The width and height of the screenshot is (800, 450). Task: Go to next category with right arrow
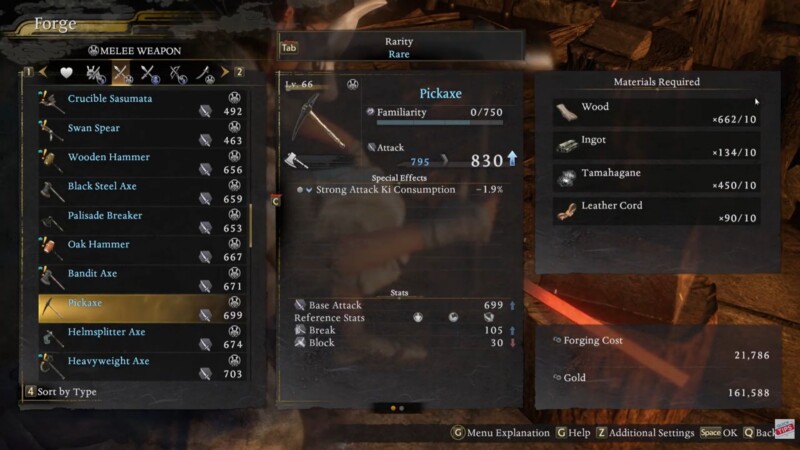click(x=224, y=72)
